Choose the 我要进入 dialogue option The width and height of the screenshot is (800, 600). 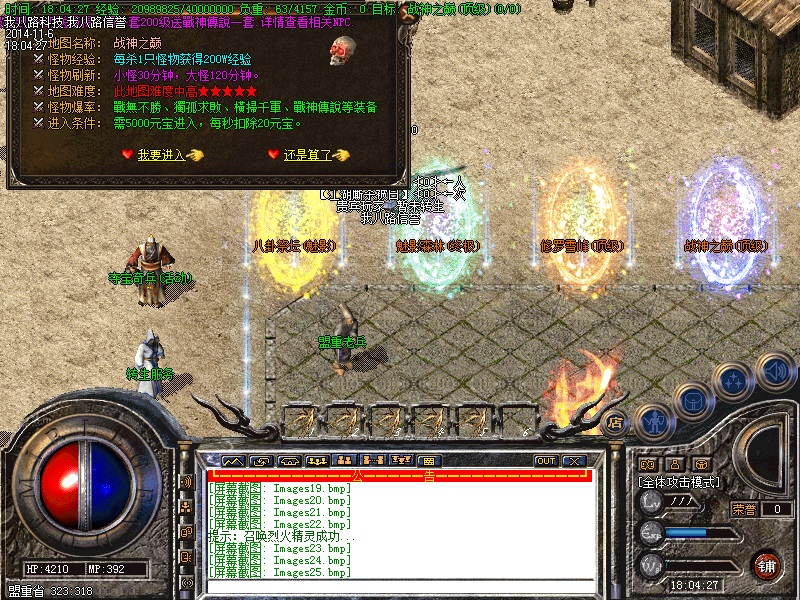coord(162,155)
